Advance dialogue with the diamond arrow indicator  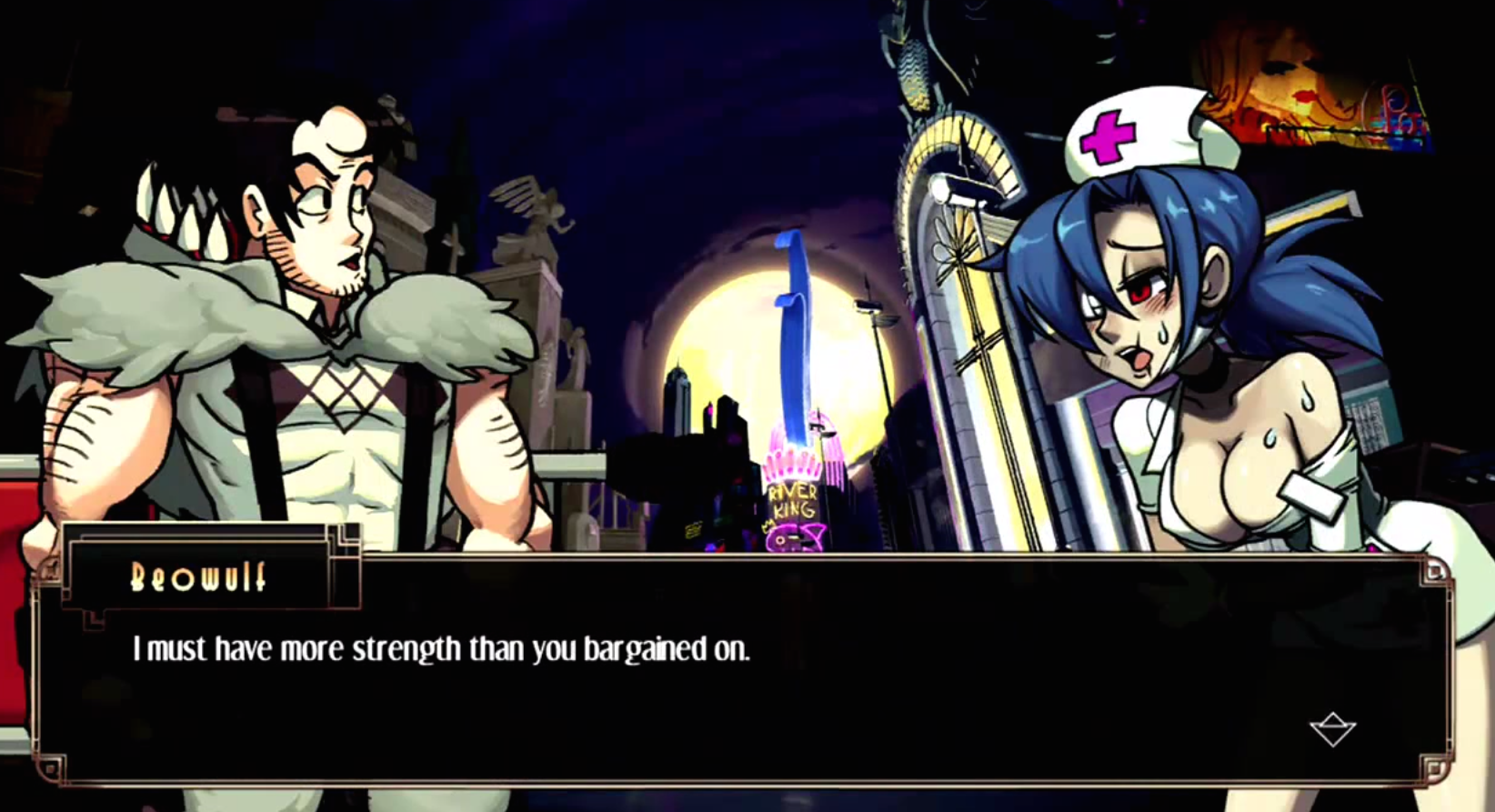[x=1332, y=728]
